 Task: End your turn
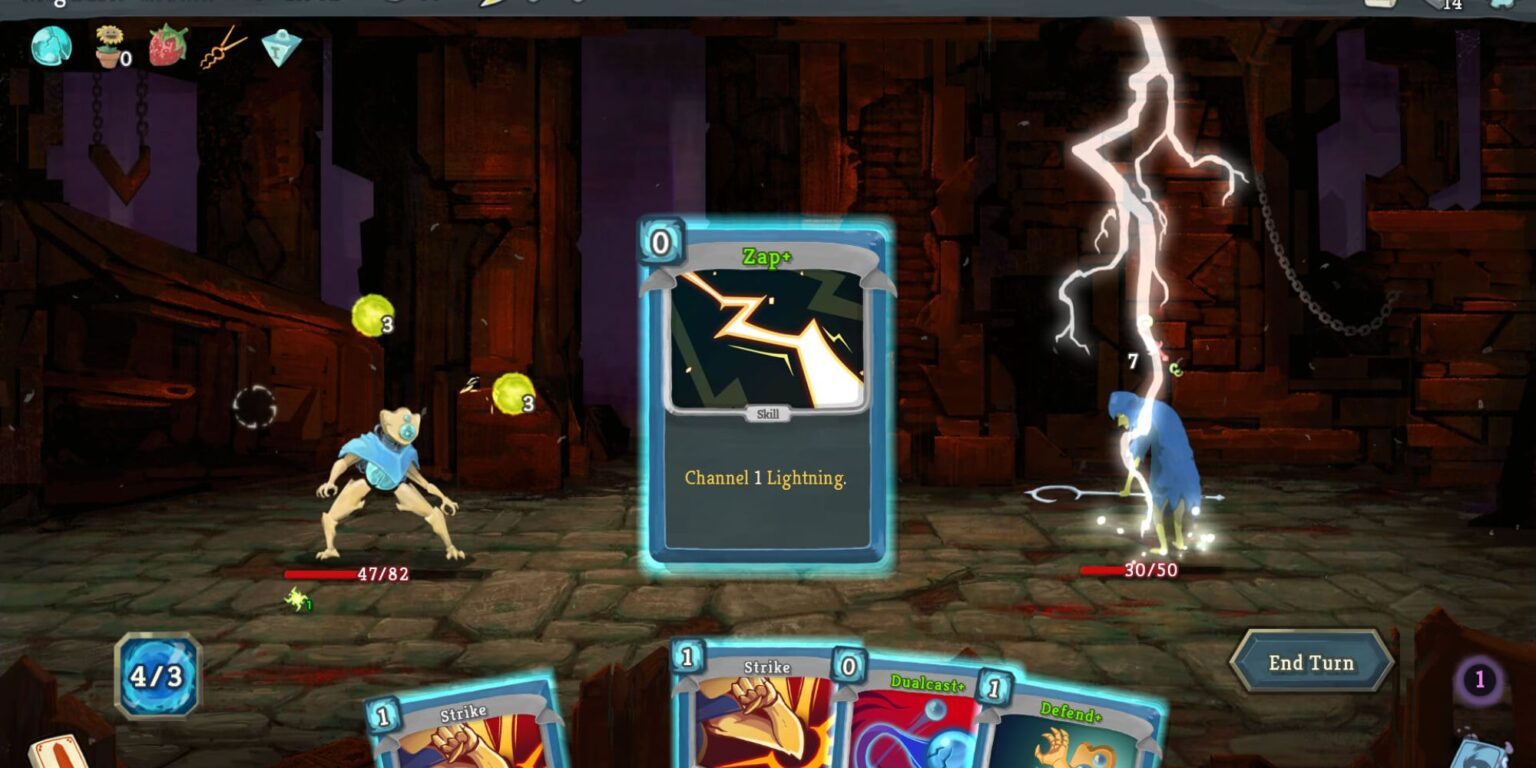click(1311, 662)
